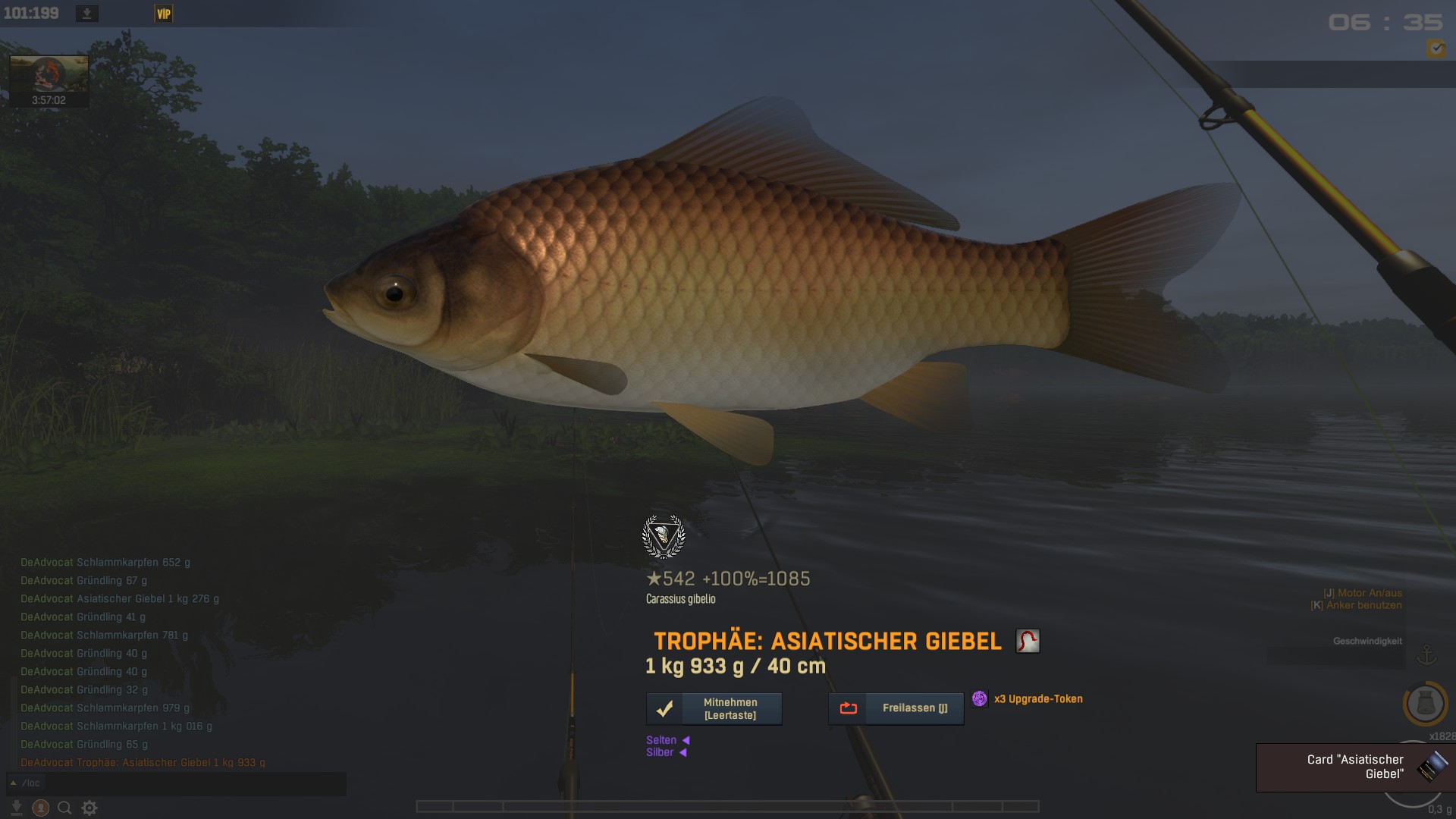Image resolution: width=1456 pixels, height=819 pixels.
Task: Release the fish with Freilassen
Action: tap(896, 708)
